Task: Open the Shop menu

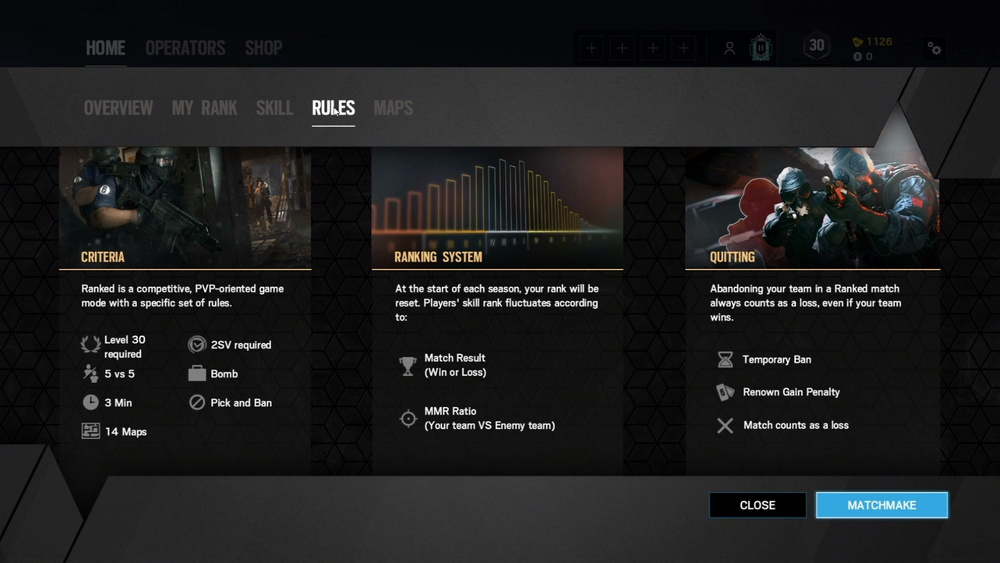Action: 263,48
